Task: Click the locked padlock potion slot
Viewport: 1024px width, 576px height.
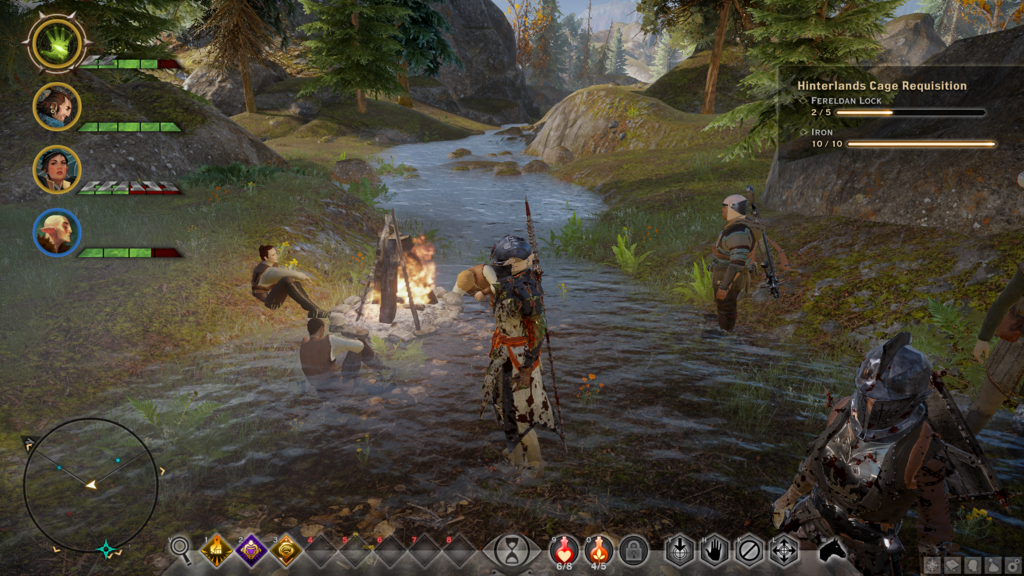Action: [x=632, y=549]
